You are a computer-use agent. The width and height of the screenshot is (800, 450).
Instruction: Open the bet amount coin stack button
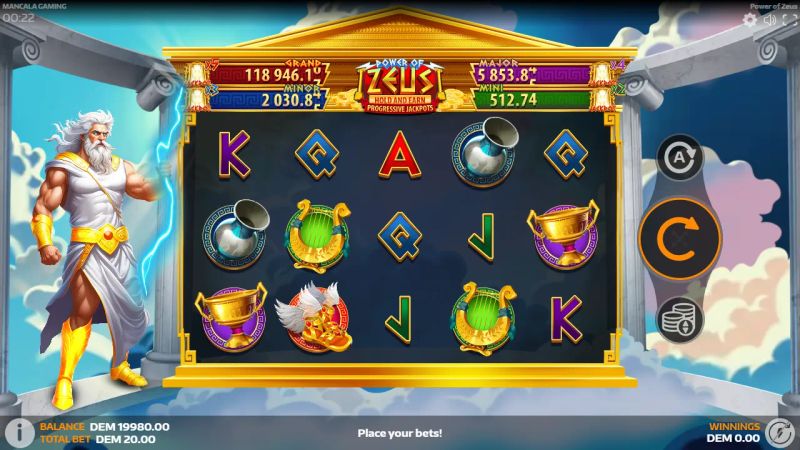coord(680,319)
